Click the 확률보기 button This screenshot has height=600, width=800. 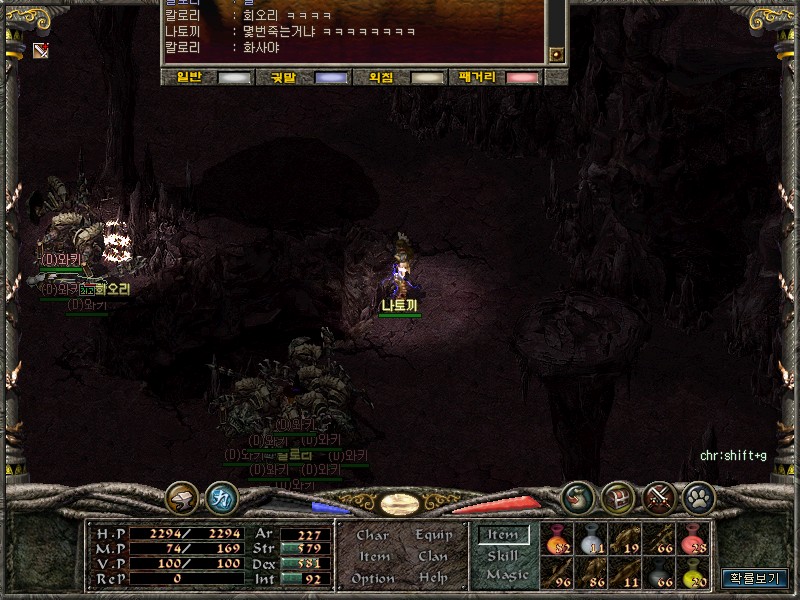(x=755, y=577)
